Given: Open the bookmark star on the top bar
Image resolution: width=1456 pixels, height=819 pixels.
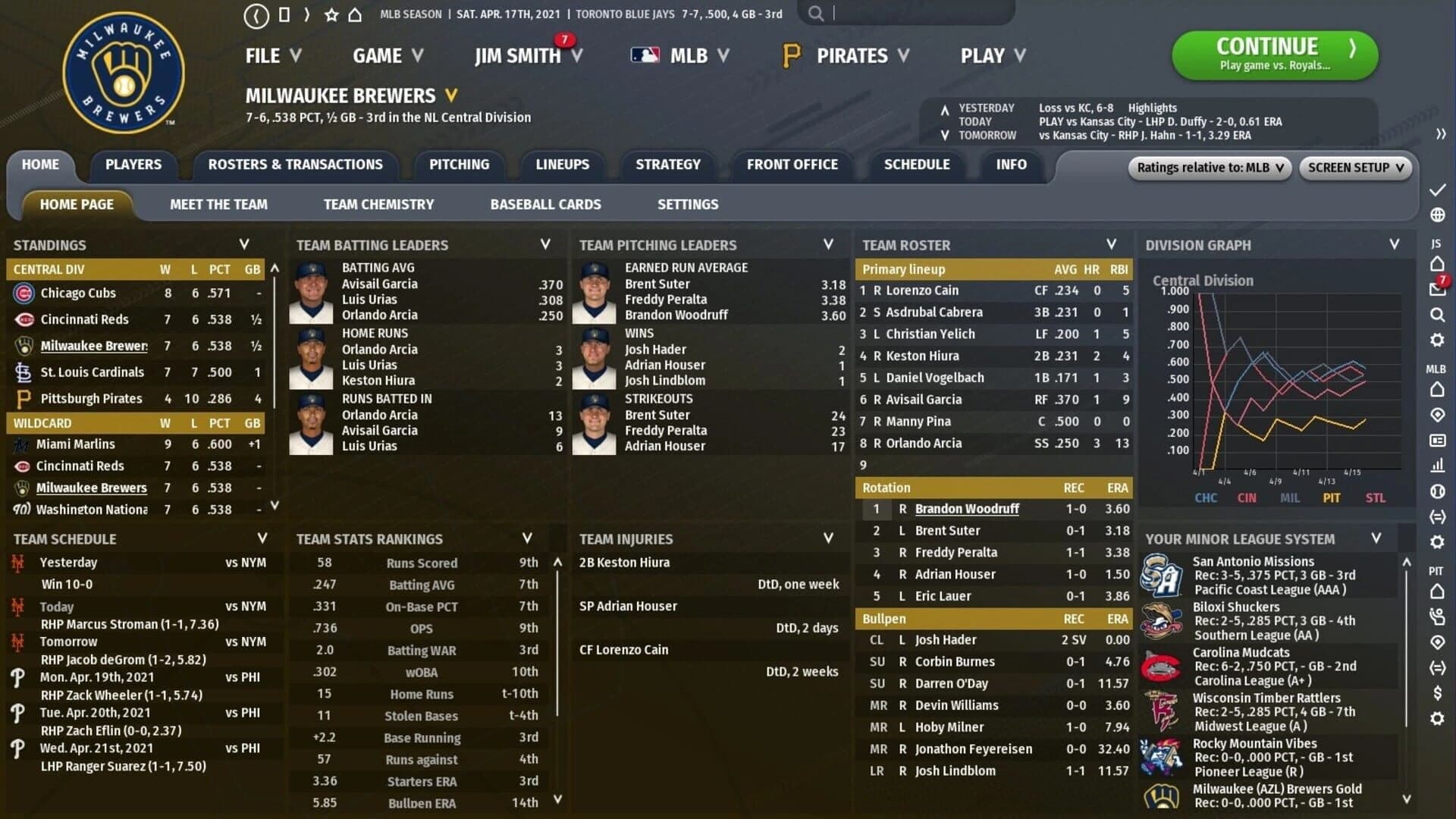Looking at the screenshot, I should [x=331, y=13].
